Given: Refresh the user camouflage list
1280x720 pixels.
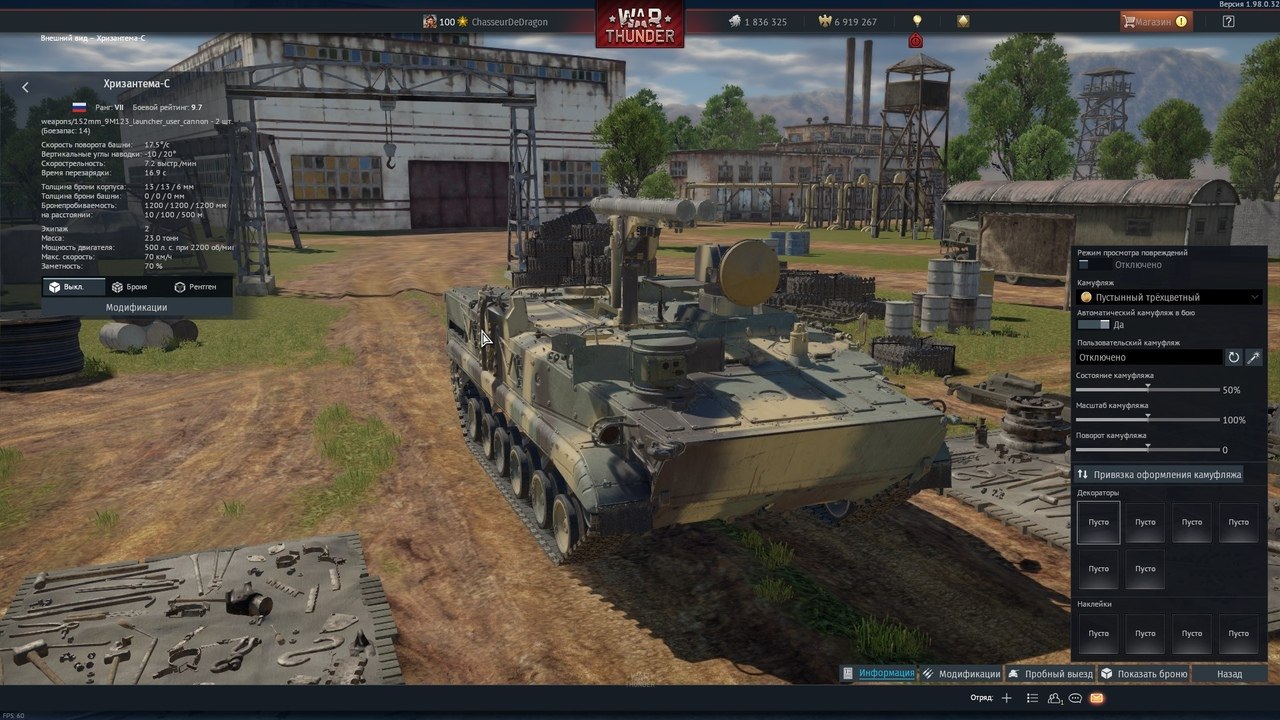Looking at the screenshot, I should (x=1234, y=357).
